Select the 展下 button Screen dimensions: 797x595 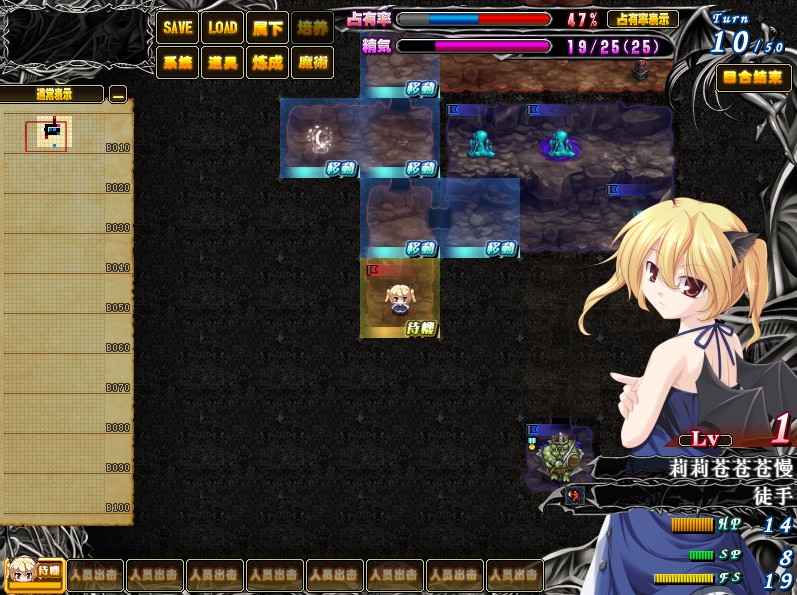click(267, 28)
